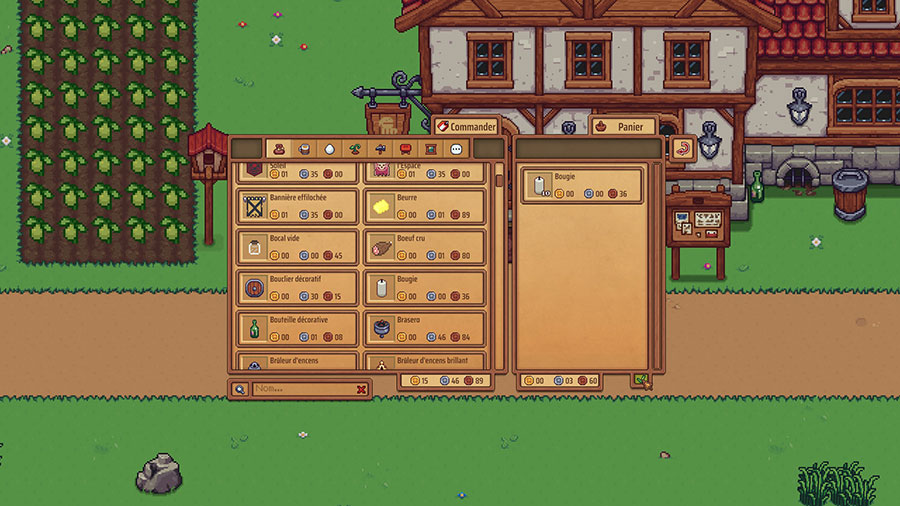Select the Bannière effilochée item
The image size is (900, 506).
(299, 206)
